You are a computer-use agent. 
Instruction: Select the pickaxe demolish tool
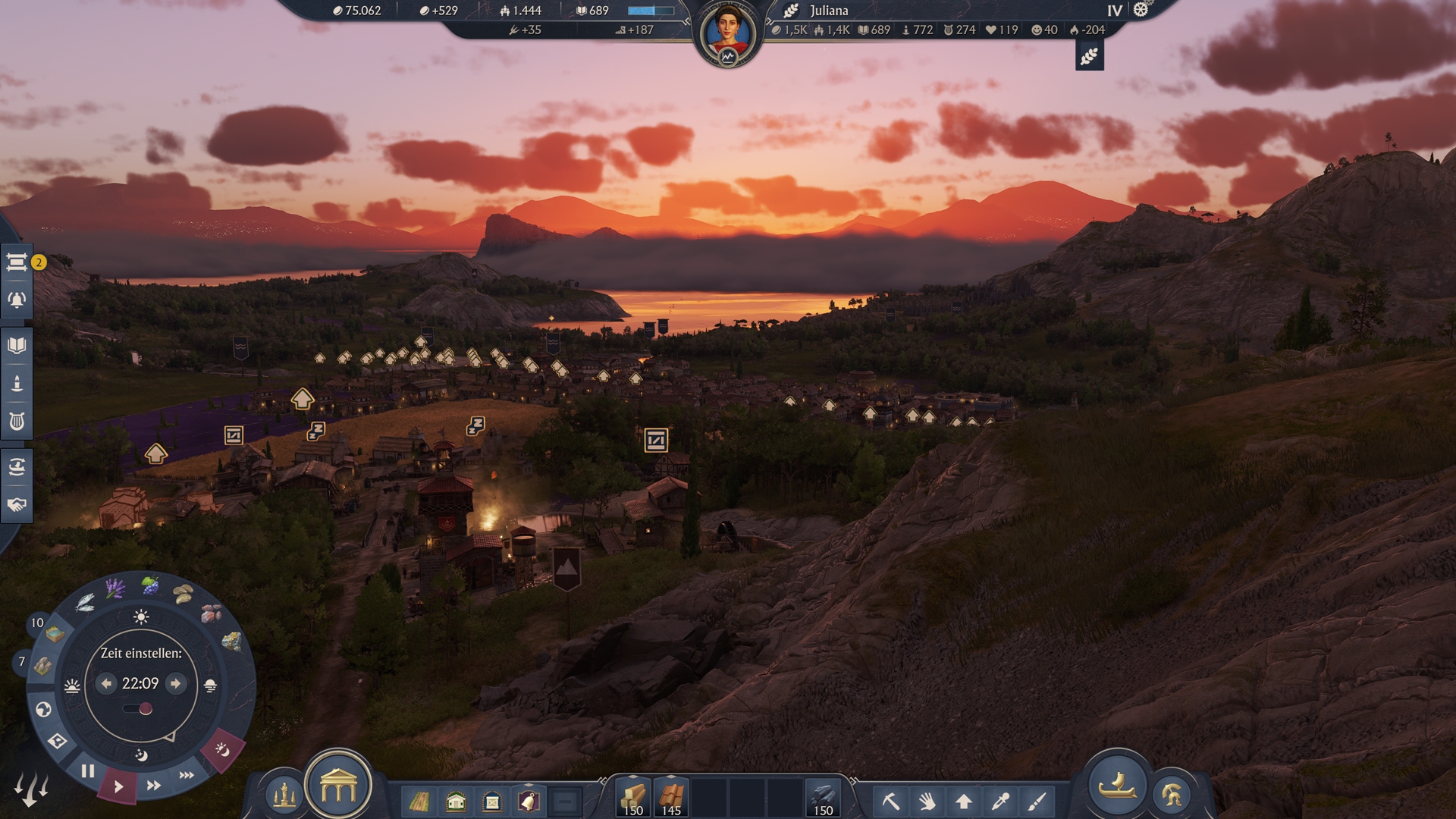pyautogui.click(x=890, y=801)
